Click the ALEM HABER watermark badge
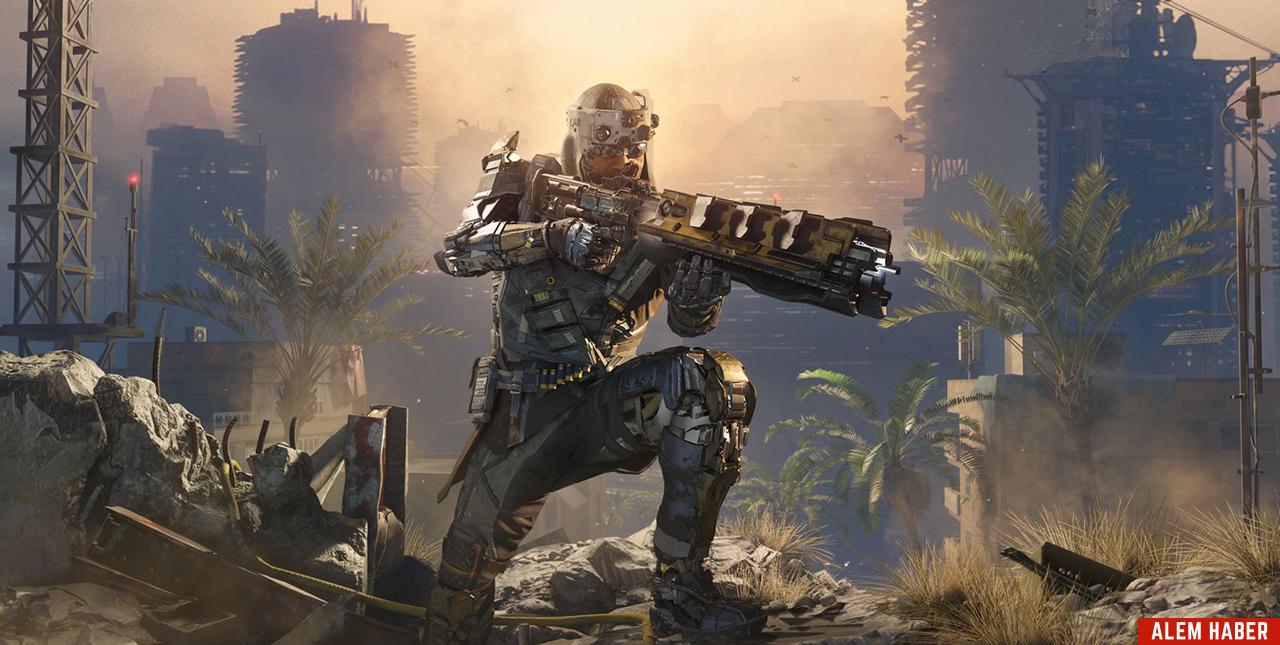The height and width of the screenshot is (645, 1280). (1208, 631)
